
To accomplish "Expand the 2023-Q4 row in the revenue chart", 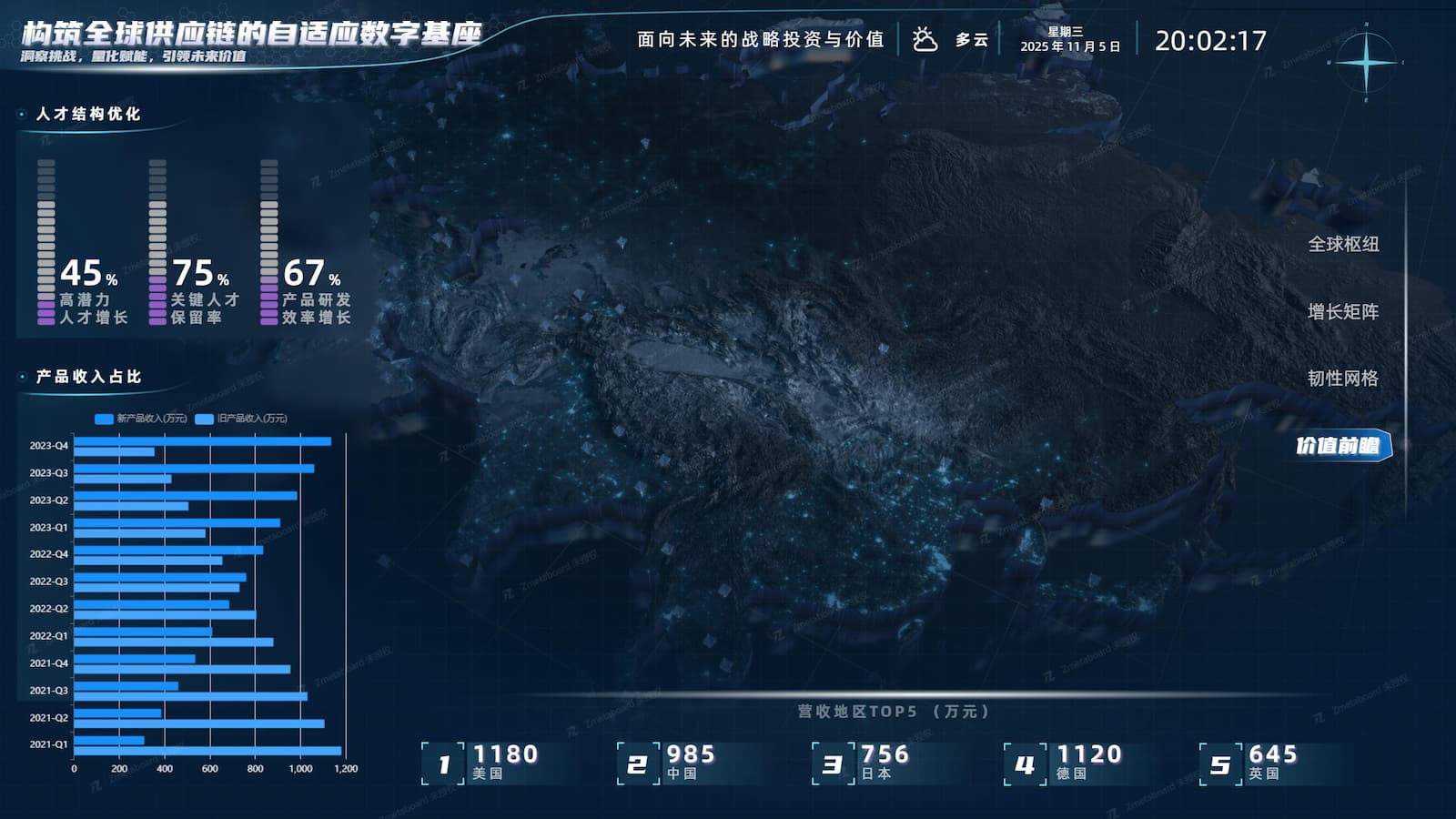I will [x=47, y=447].
